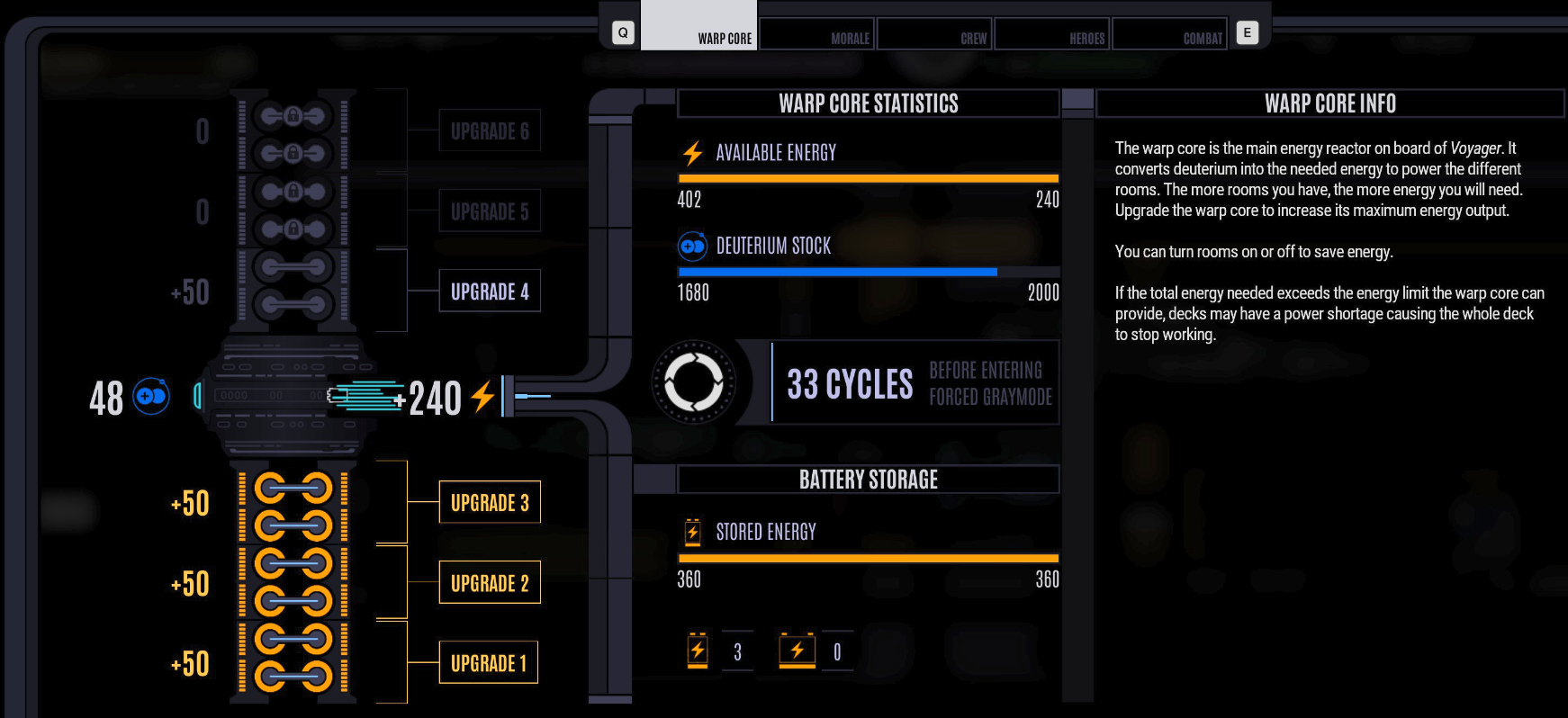Click the small battery icon with count 3
Viewport: 1568px width, 718px height.
(698, 651)
